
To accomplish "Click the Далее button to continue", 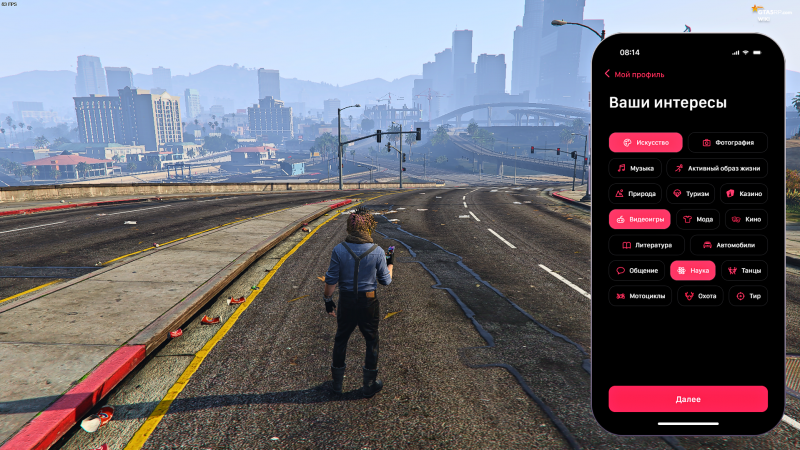I will tap(688, 399).
